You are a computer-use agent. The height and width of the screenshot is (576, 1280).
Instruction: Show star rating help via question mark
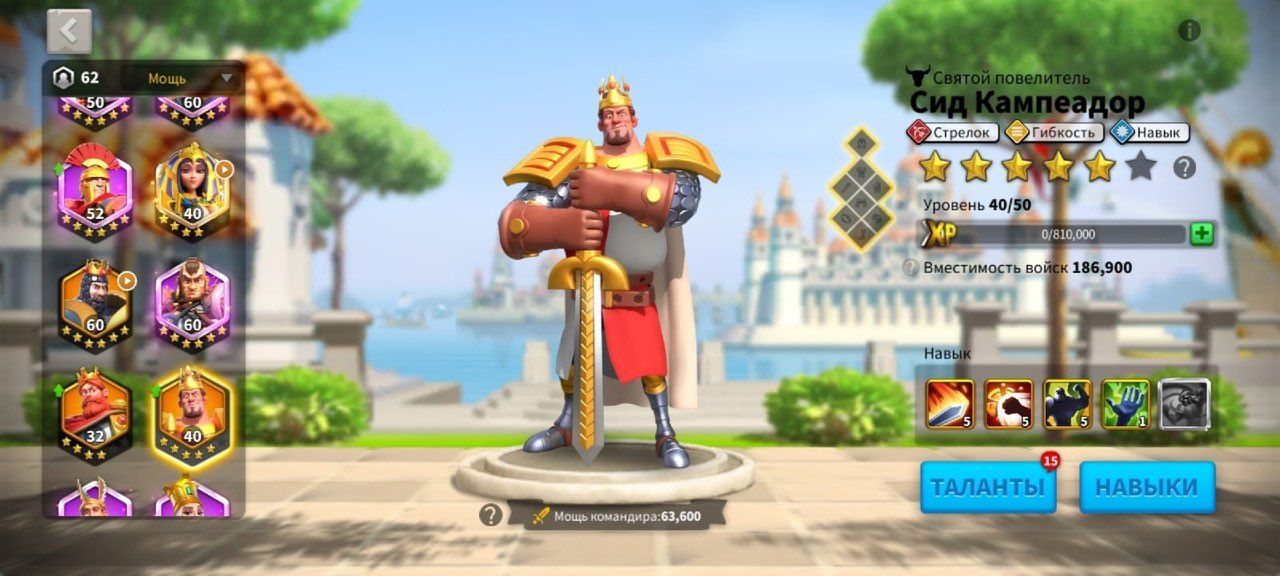point(1184,168)
